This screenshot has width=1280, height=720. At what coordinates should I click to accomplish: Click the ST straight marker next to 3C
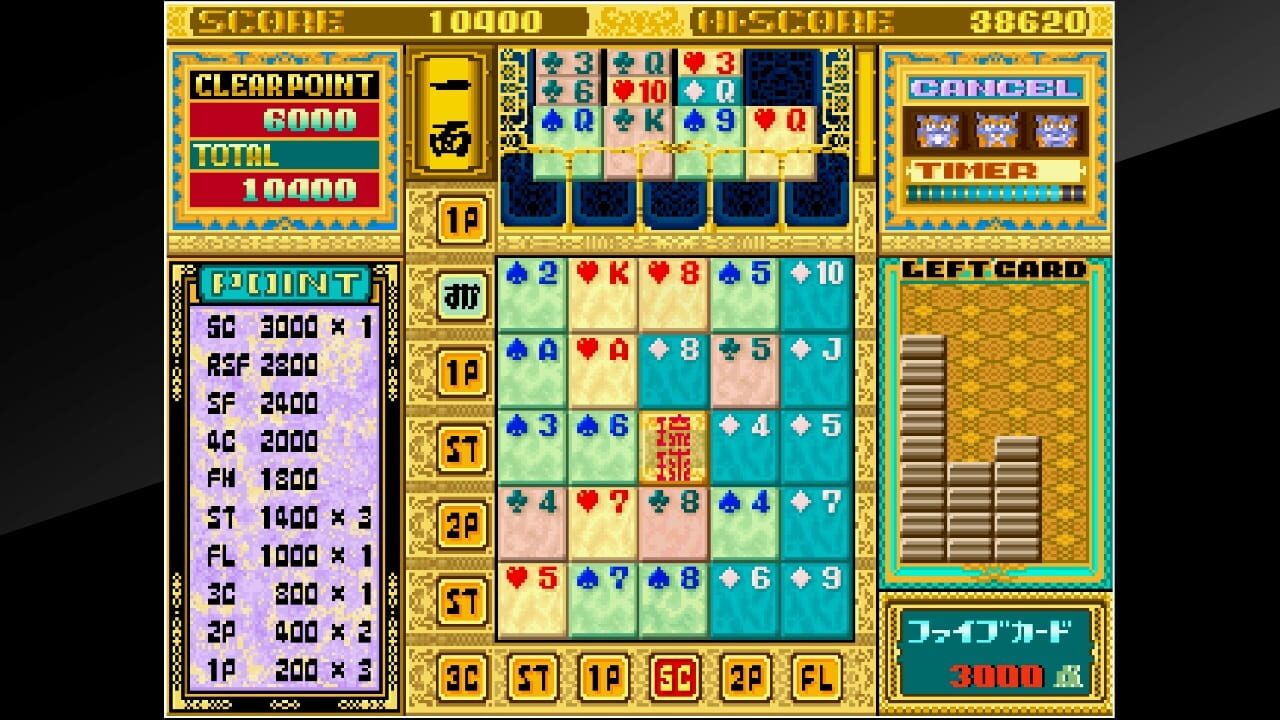click(x=533, y=677)
